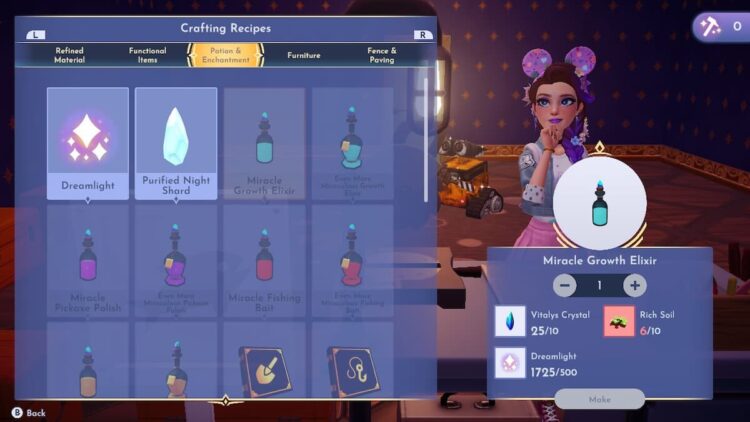750x422 pixels.
Task: Select the Miracle Pickaxe Polish recipe
Action: click(88, 260)
